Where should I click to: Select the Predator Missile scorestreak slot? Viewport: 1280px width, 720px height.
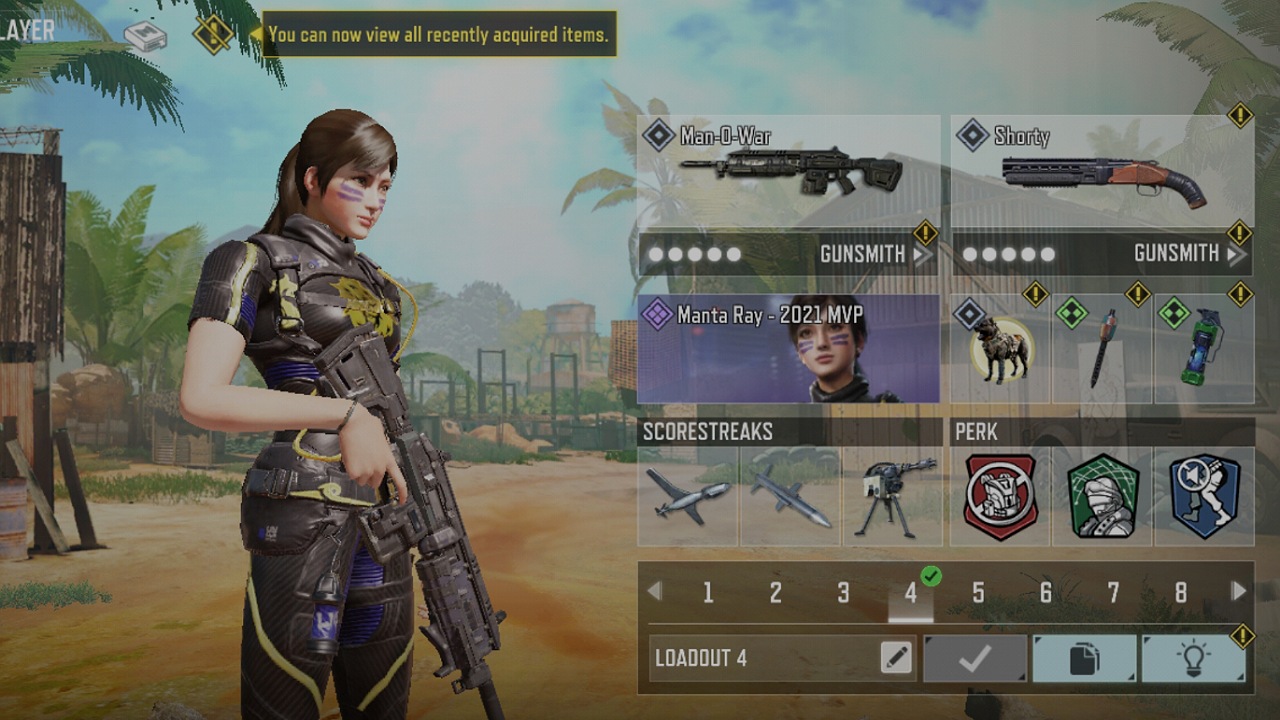(x=790, y=496)
